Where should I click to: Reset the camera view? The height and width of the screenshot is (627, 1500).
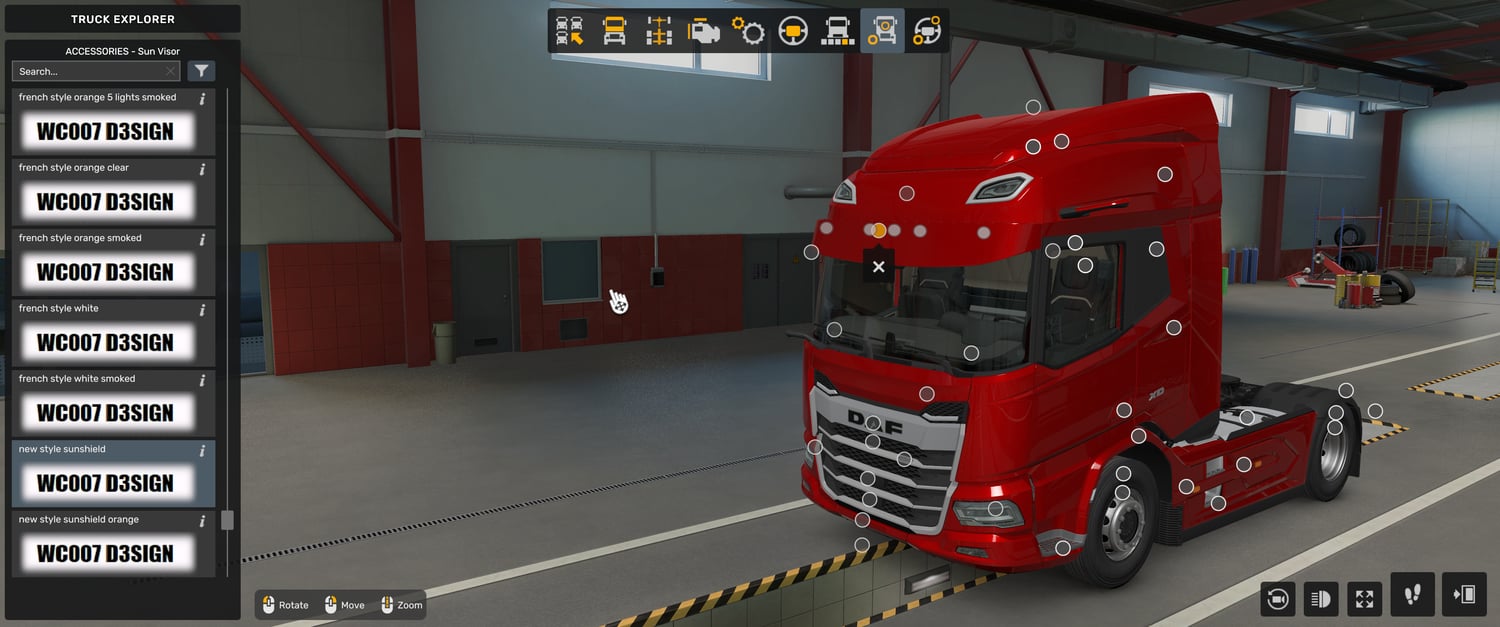(1277, 599)
